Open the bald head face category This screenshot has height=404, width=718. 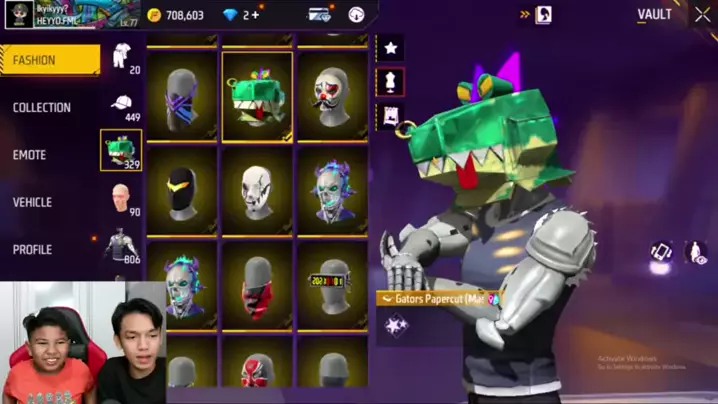click(x=121, y=196)
